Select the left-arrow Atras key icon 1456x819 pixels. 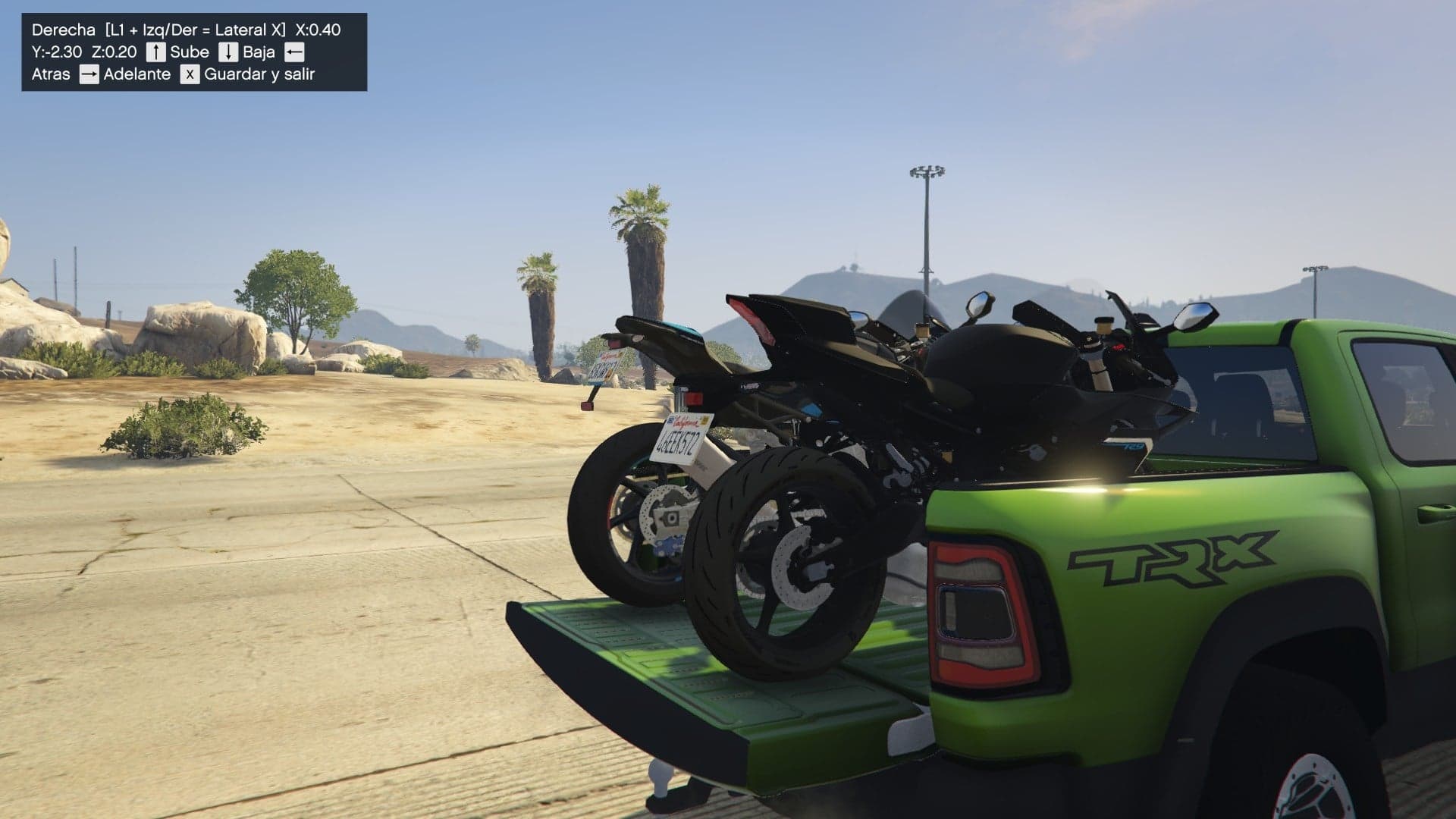pos(294,52)
